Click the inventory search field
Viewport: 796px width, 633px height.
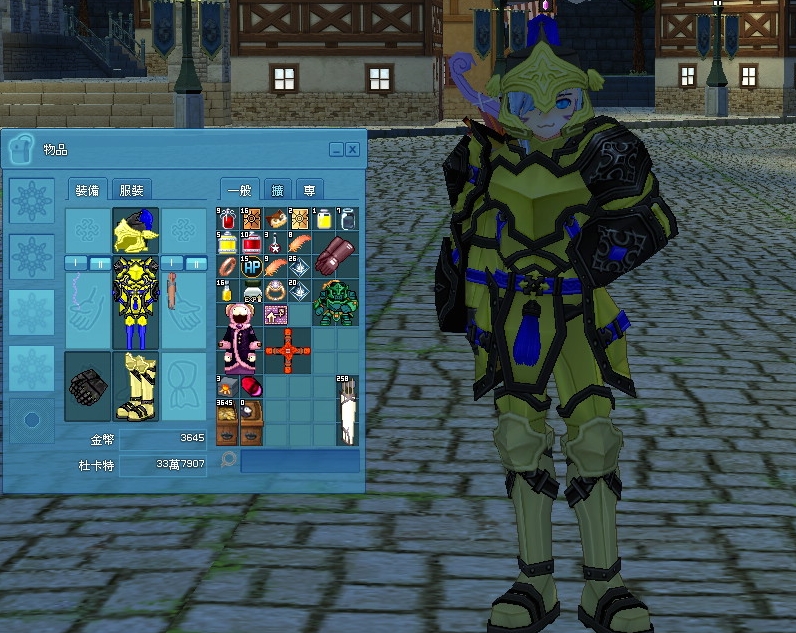click(x=299, y=460)
